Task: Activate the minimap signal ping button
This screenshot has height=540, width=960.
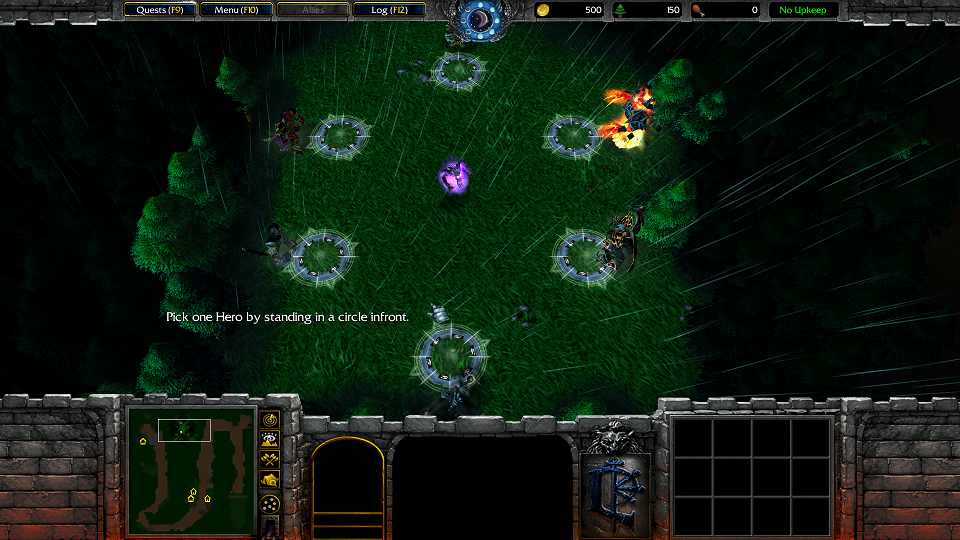Action: click(x=270, y=418)
